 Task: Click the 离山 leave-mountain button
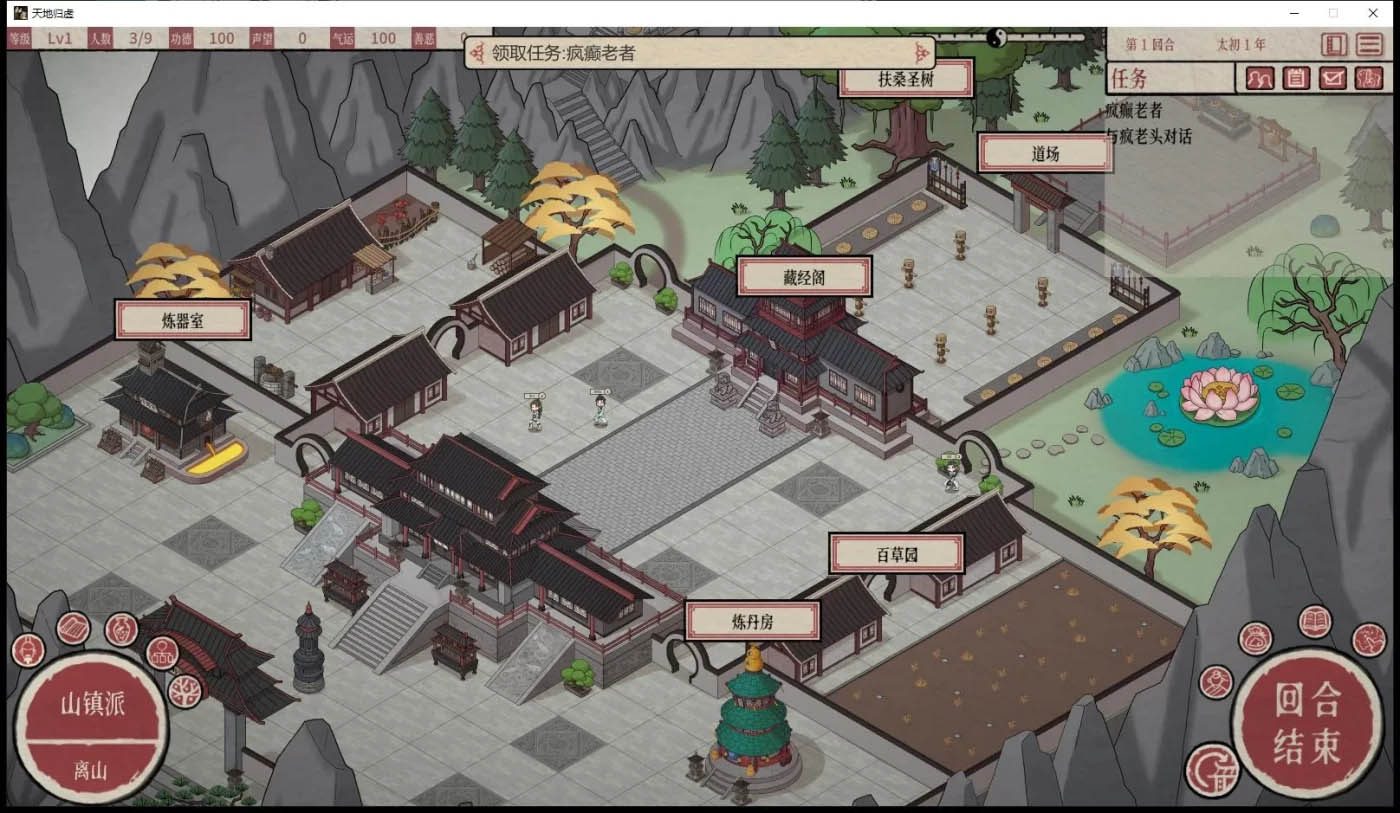(x=91, y=770)
